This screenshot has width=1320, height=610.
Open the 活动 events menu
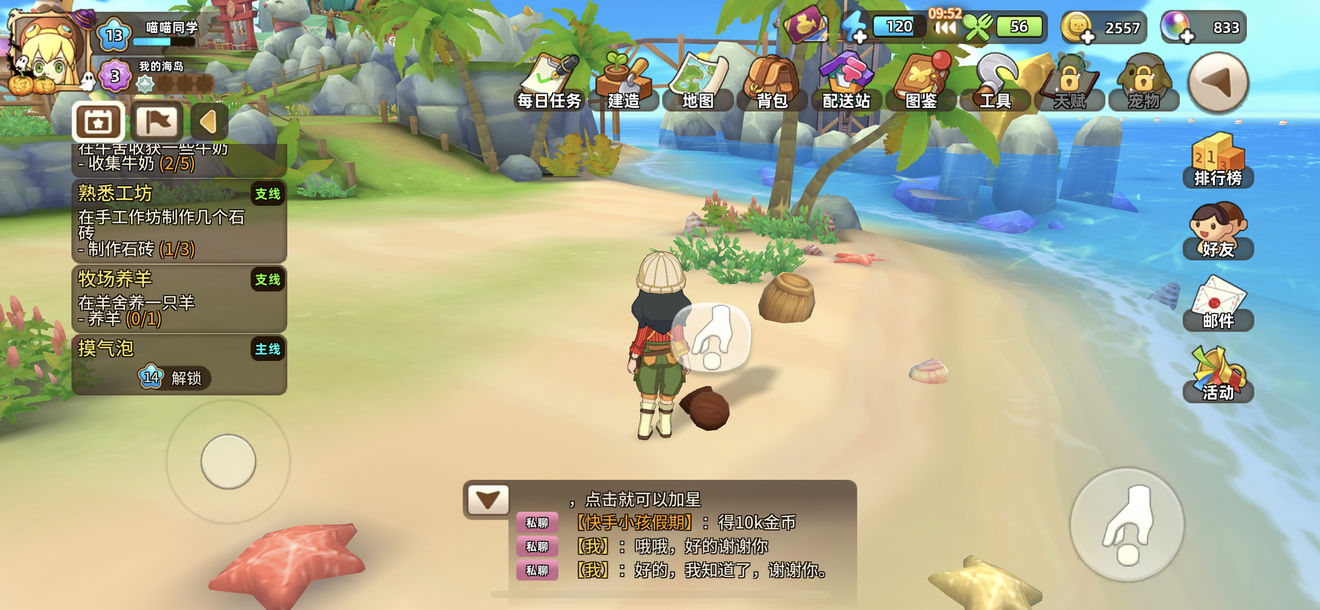(1217, 373)
